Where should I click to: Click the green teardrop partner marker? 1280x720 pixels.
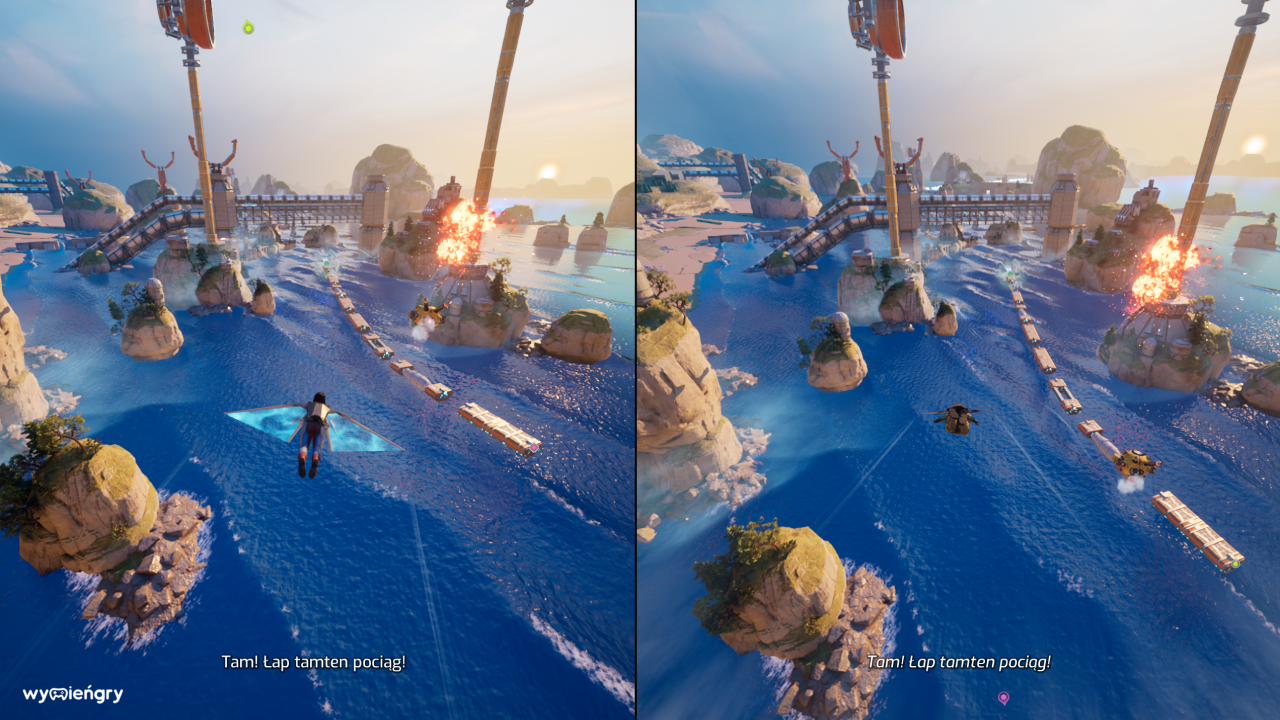tap(248, 28)
